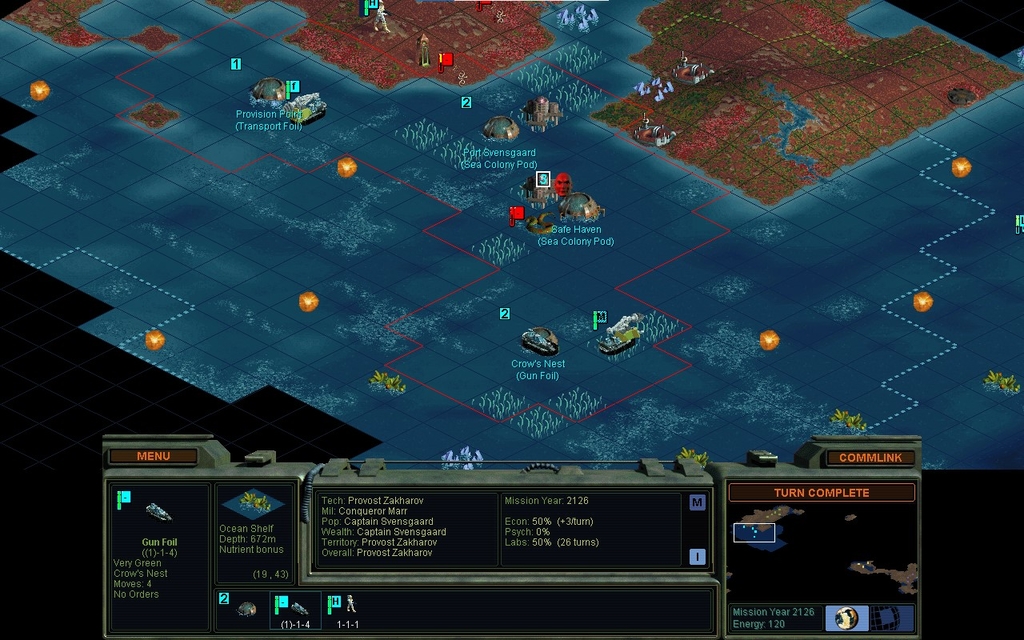Select the base icon in unit stack
1024x640 pixels.
click(x=245, y=608)
